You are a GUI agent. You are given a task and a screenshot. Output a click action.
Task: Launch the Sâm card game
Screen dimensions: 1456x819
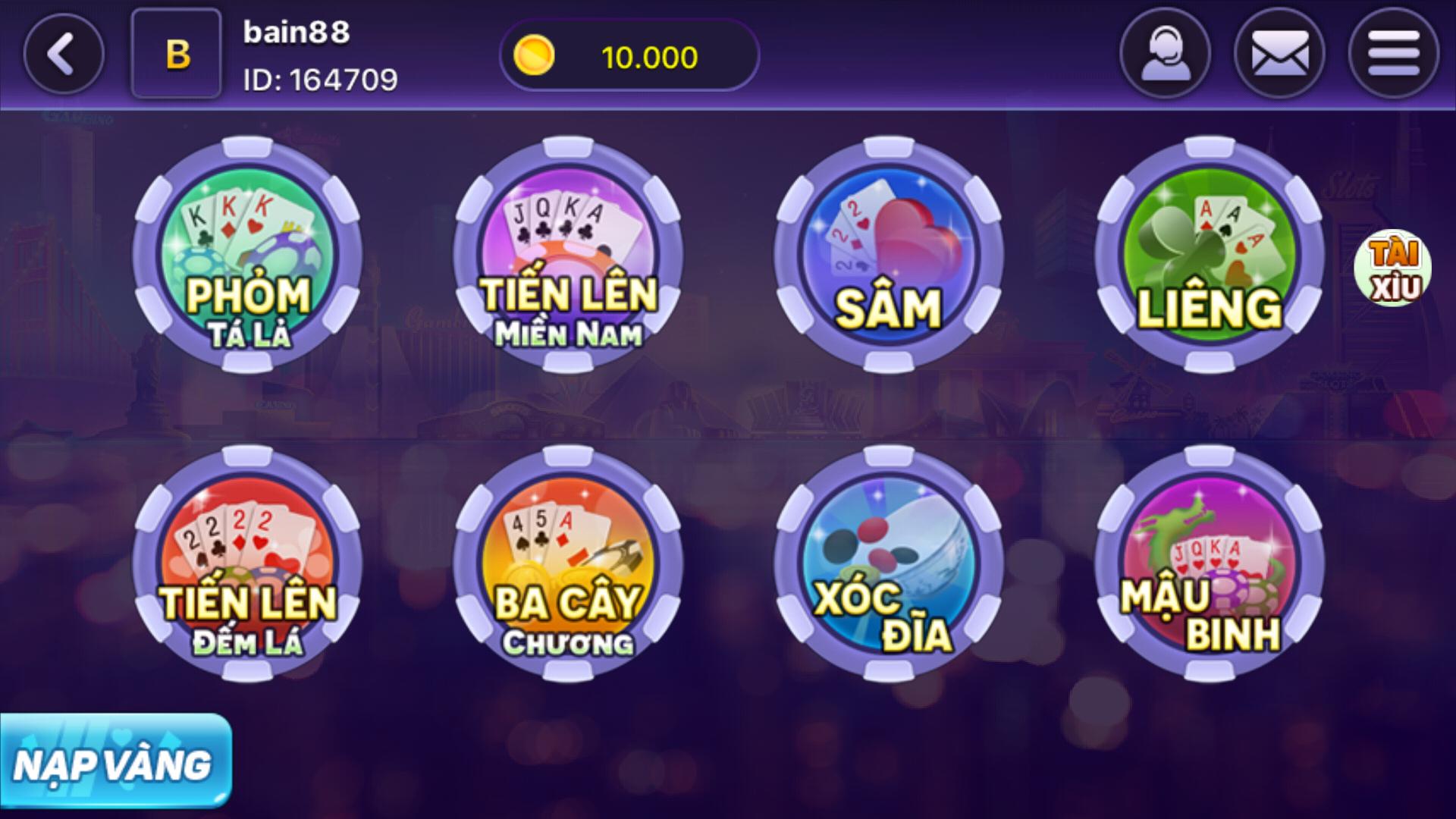tap(887, 258)
